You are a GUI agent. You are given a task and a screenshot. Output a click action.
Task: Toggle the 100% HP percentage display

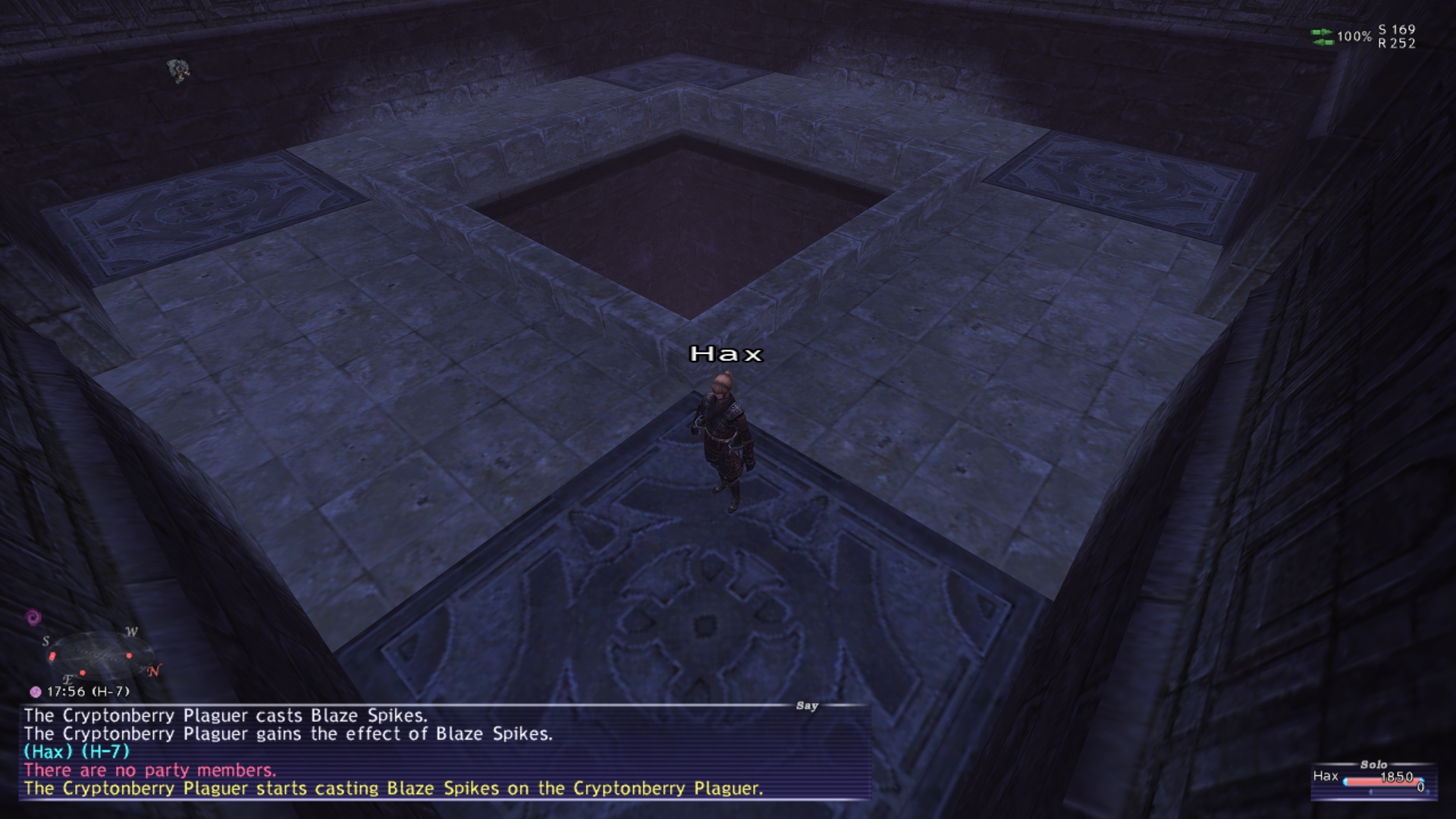[x=1355, y=36]
